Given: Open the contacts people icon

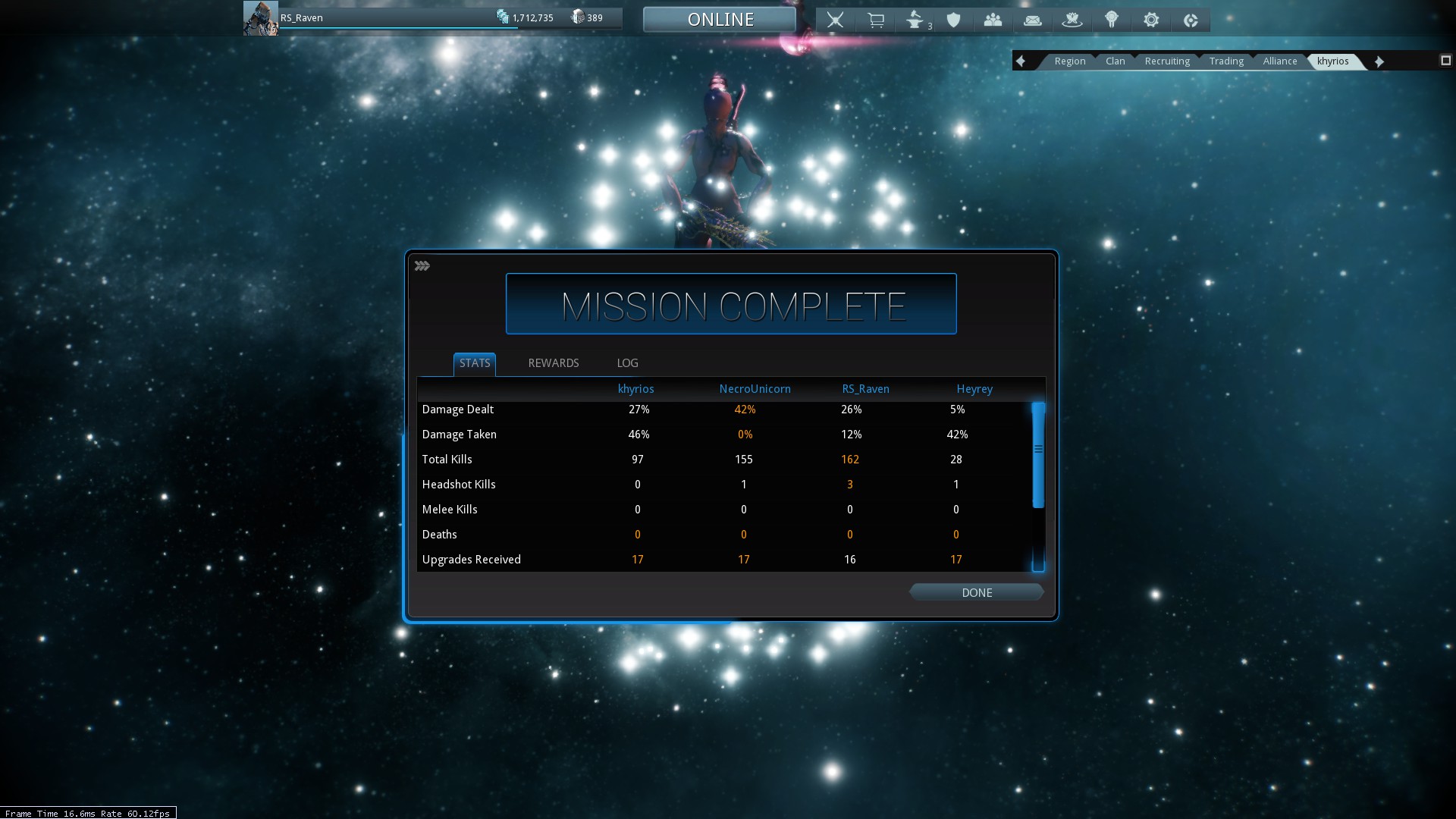Looking at the screenshot, I should coord(993,20).
